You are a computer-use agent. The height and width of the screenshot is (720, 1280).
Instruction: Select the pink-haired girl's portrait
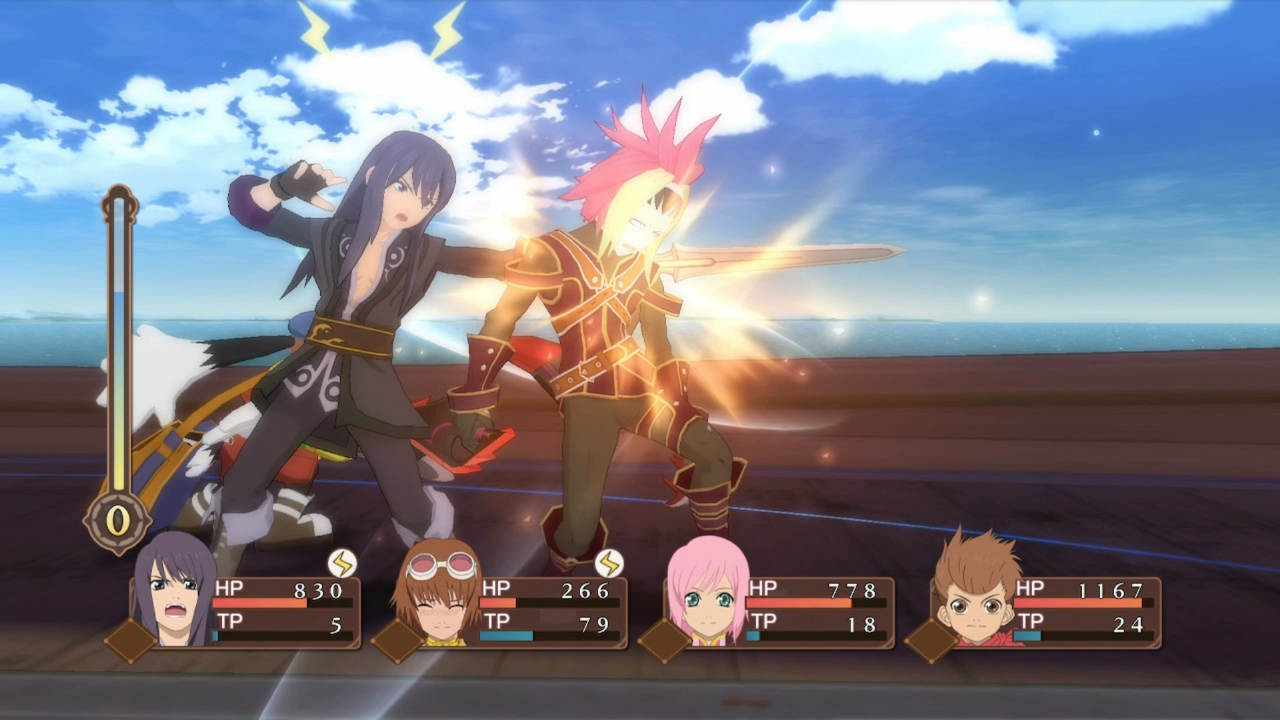pyautogui.click(x=708, y=593)
